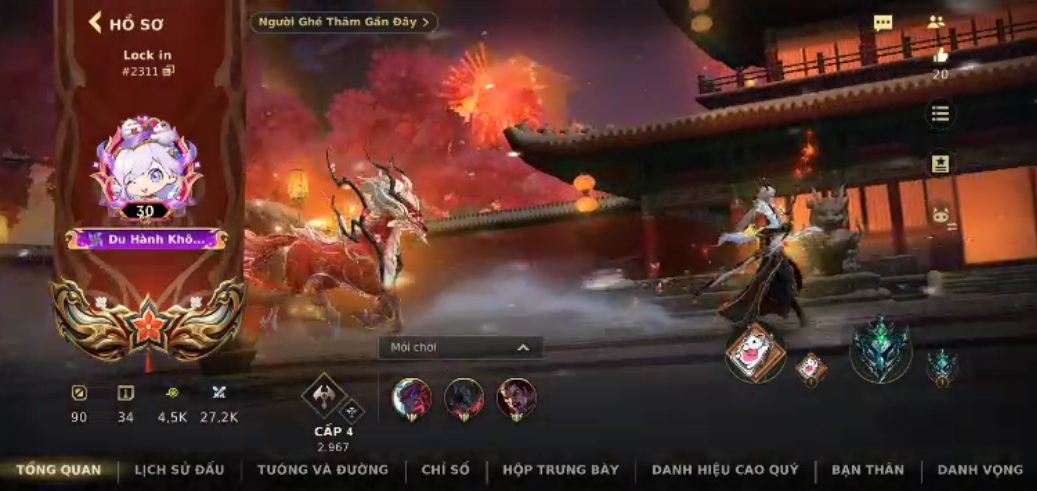Open the star card icon on the right
1037x491 pixels.
(940, 164)
